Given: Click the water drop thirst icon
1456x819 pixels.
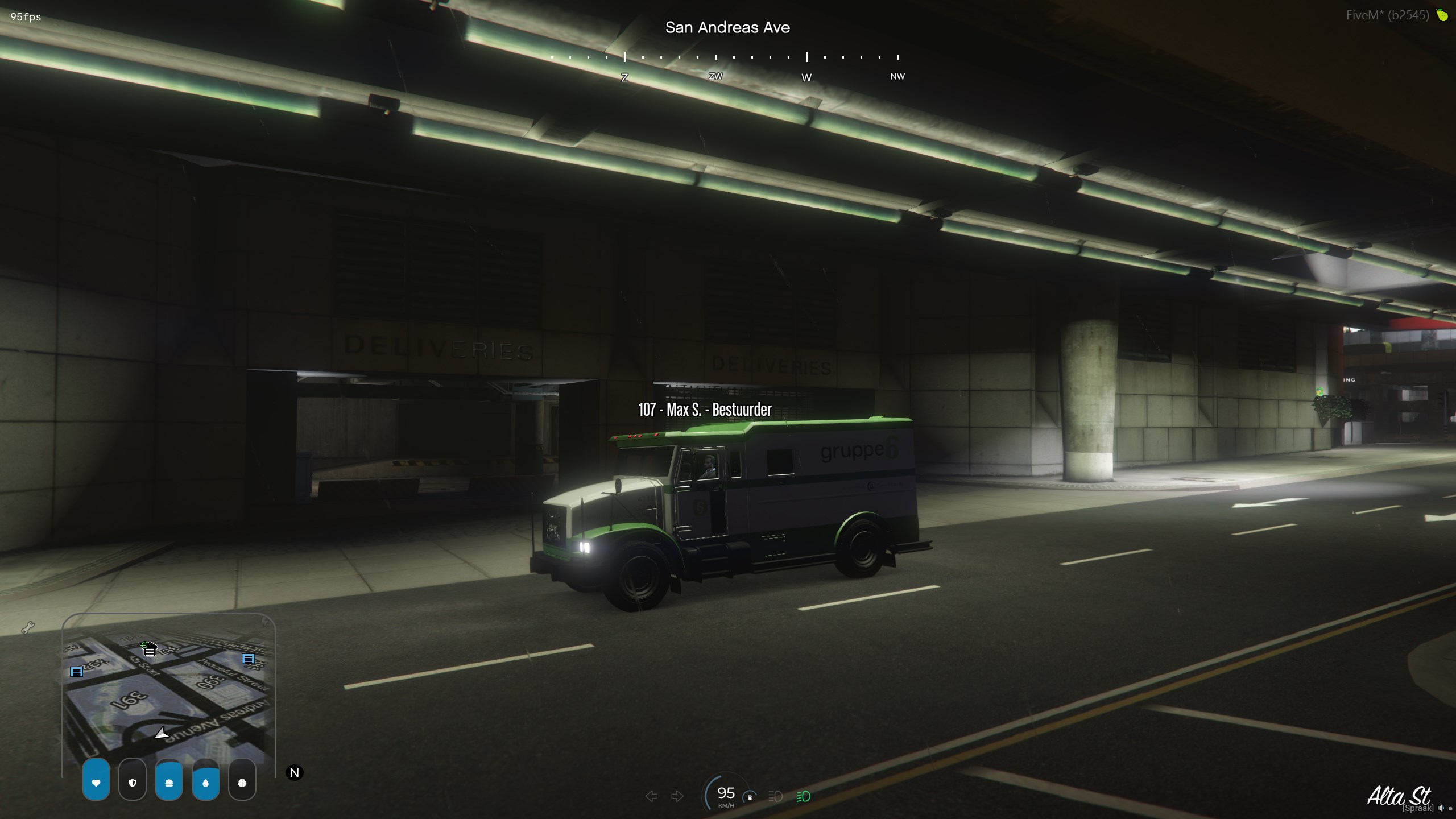Looking at the screenshot, I should [205, 783].
